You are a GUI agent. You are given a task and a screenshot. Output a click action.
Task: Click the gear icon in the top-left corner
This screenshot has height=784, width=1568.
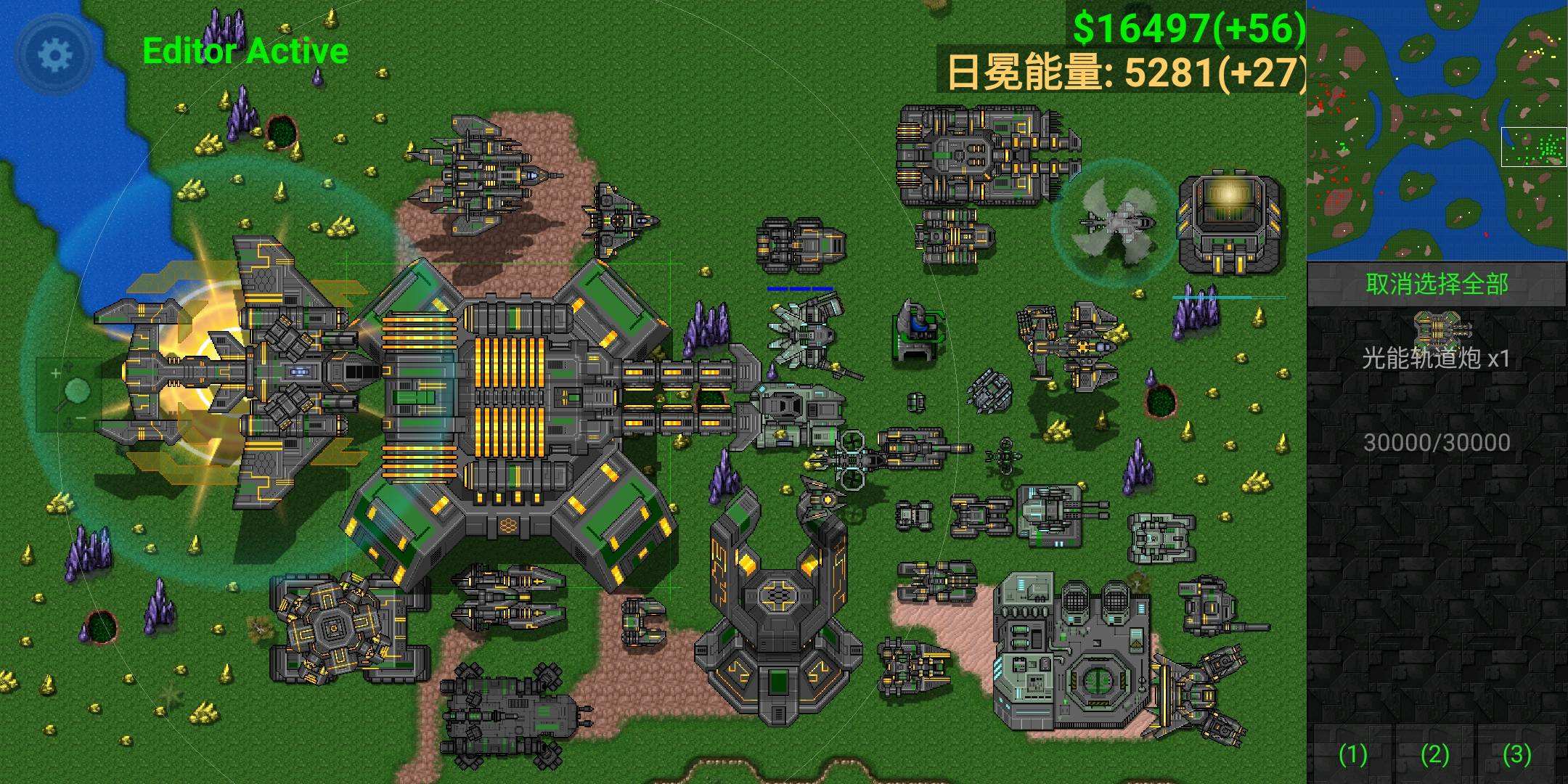(x=52, y=52)
